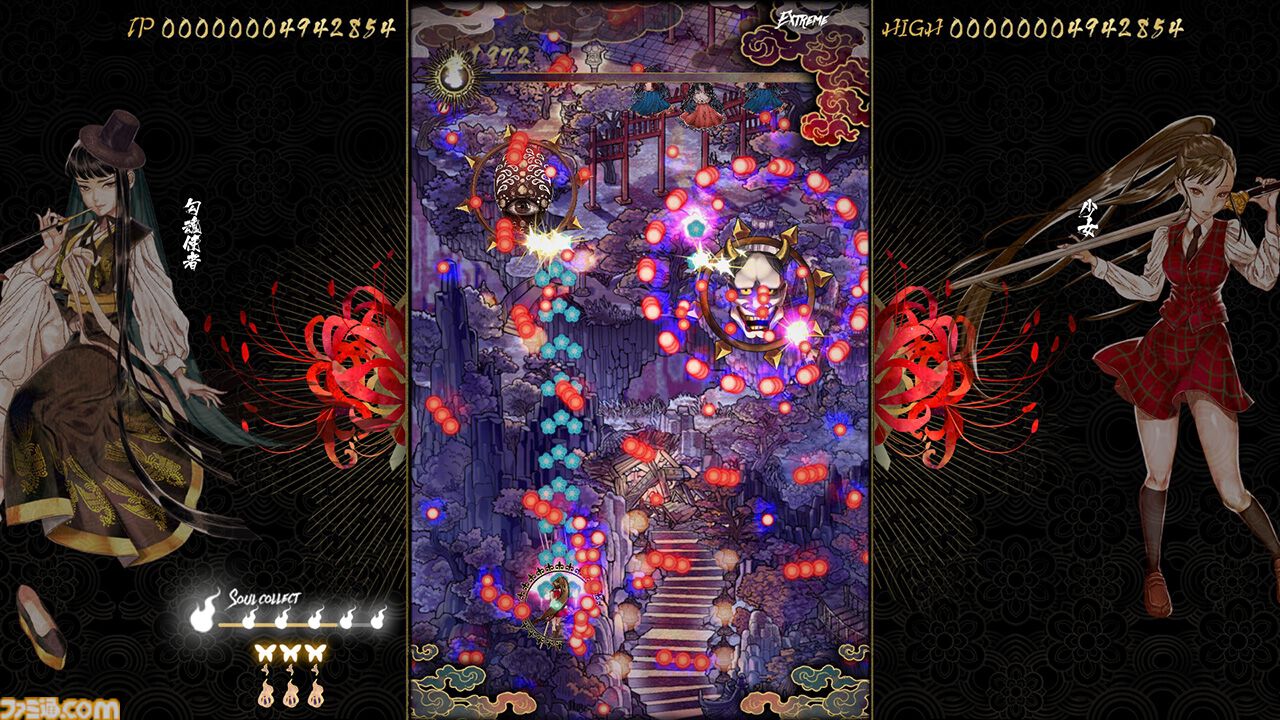Select the small flame marker on the gauge
The height and width of the screenshot is (720, 1280).
point(249,620)
